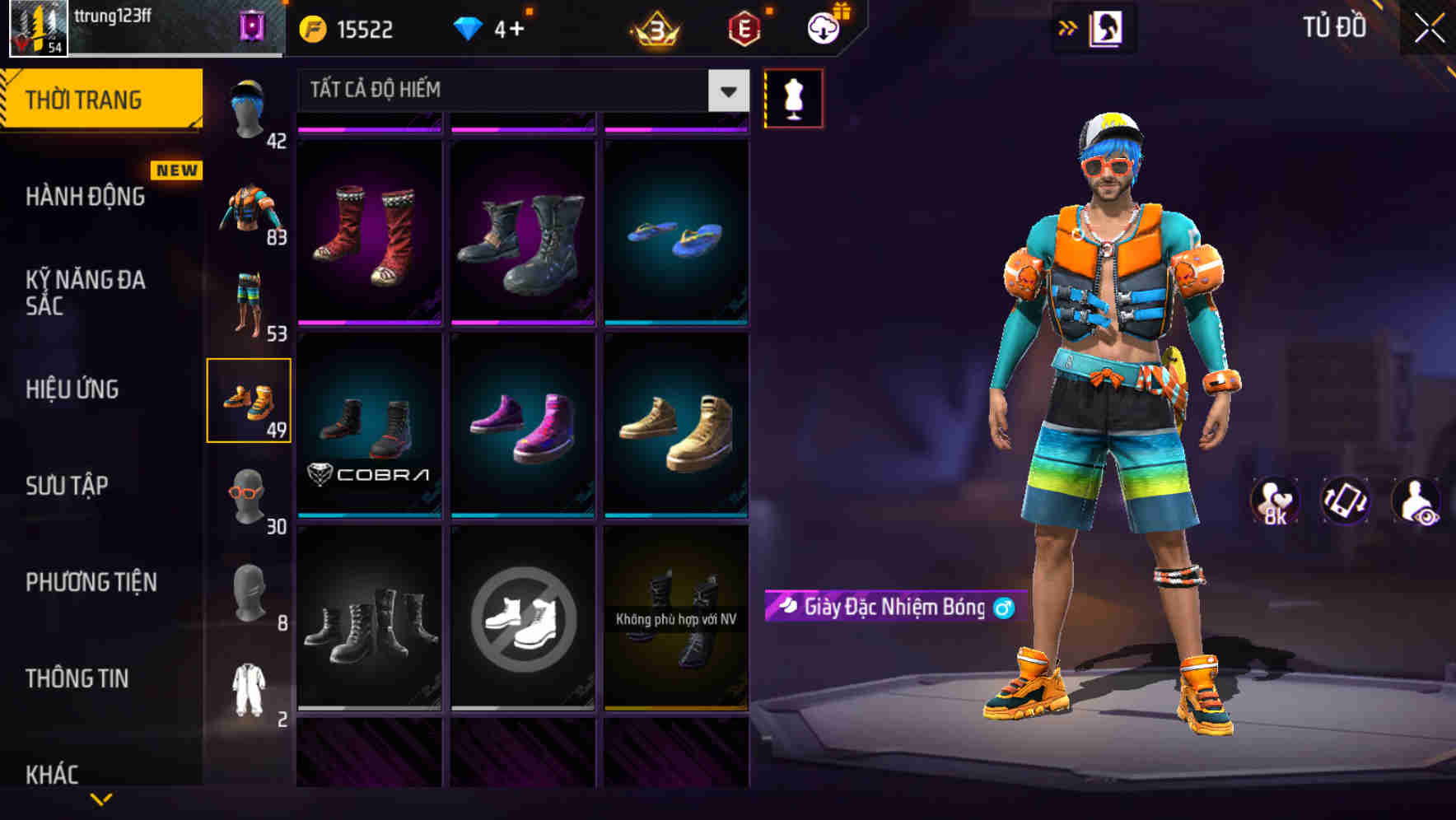Open the 'Tất cả độ hiếm' rarity dropdown
1456x820 pixels.
click(519, 91)
